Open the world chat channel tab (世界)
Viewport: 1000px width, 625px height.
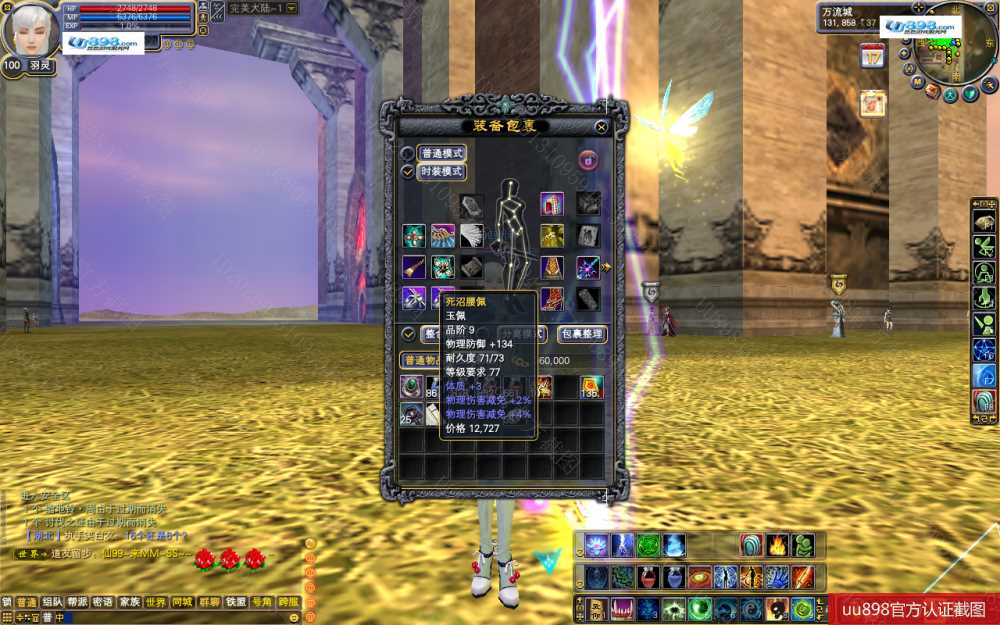(x=156, y=603)
